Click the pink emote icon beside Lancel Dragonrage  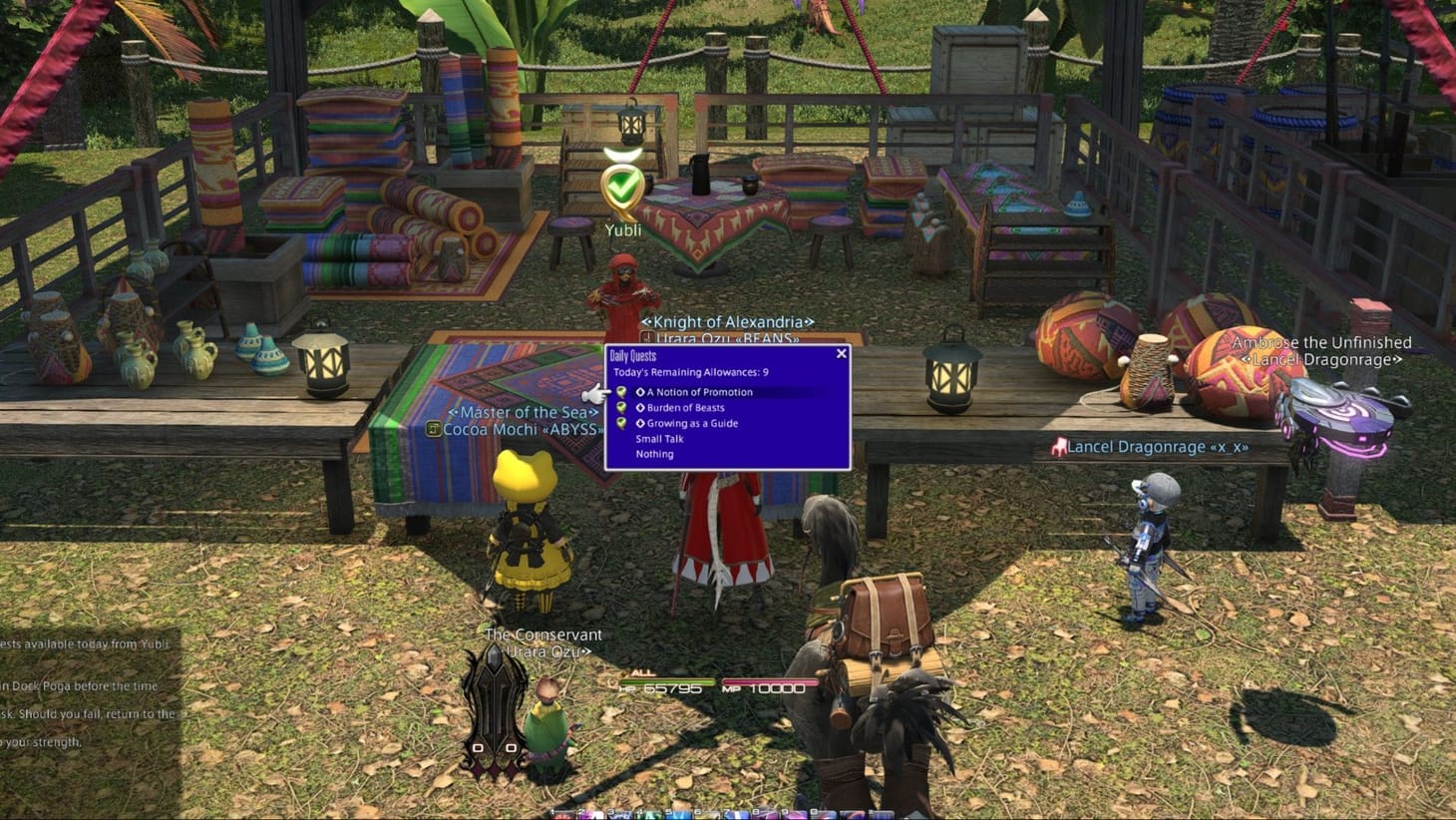click(x=1060, y=447)
